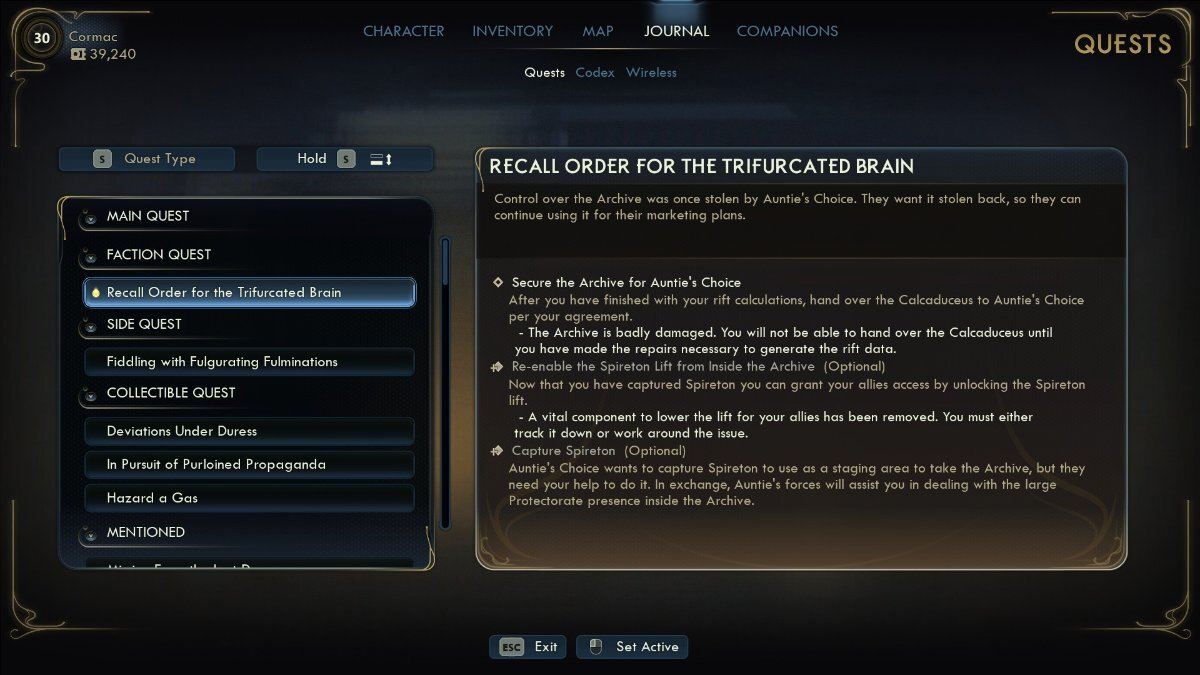Select the Hazard a Gas quest
This screenshot has height=675, width=1200.
[x=249, y=497]
